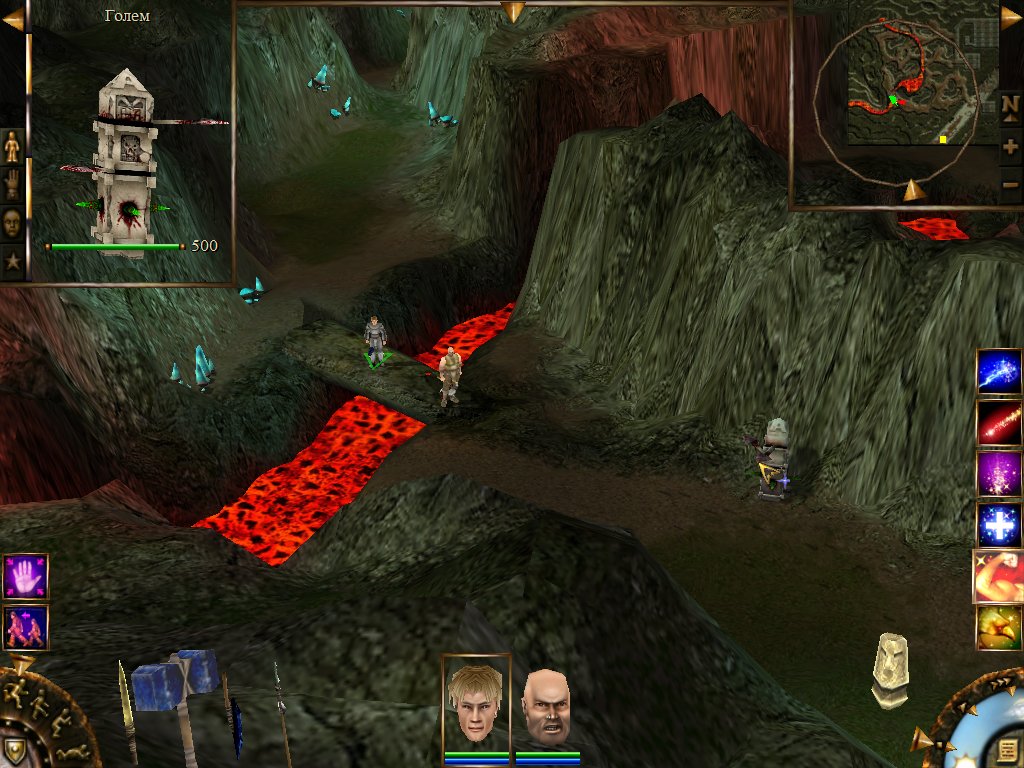Image resolution: width=1024 pixels, height=768 pixels.
Task: Zoom in the minimap with plus button
Action: point(1010,146)
